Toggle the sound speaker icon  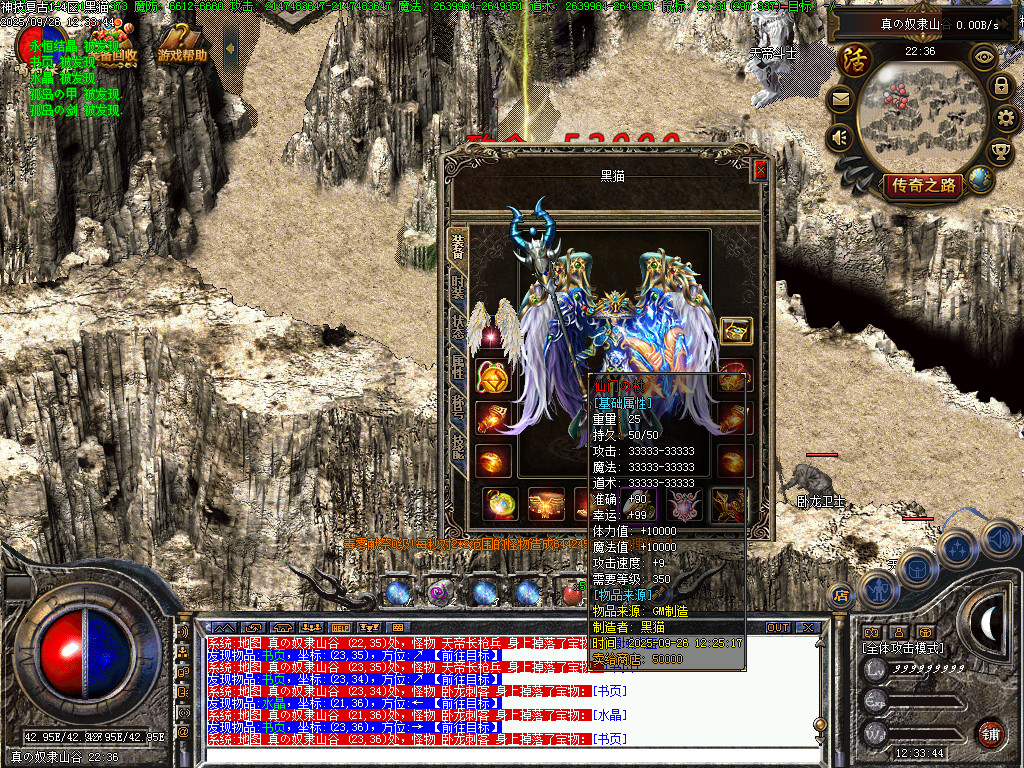coord(839,137)
